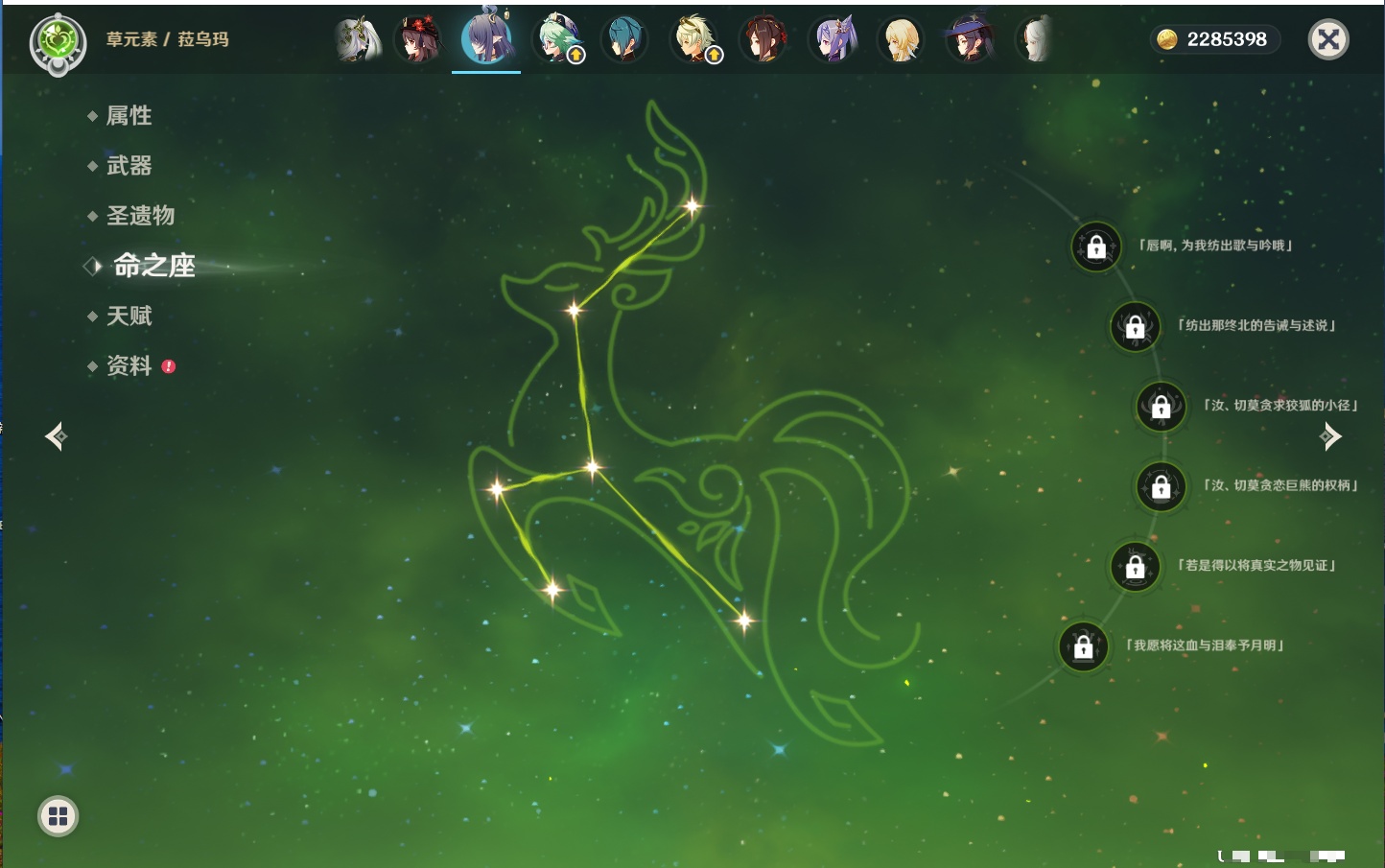This screenshot has height=868, width=1385.
Task: Select locked constellation 「汝、切莫贪求狡狐的小径」
Action: pos(1161,407)
